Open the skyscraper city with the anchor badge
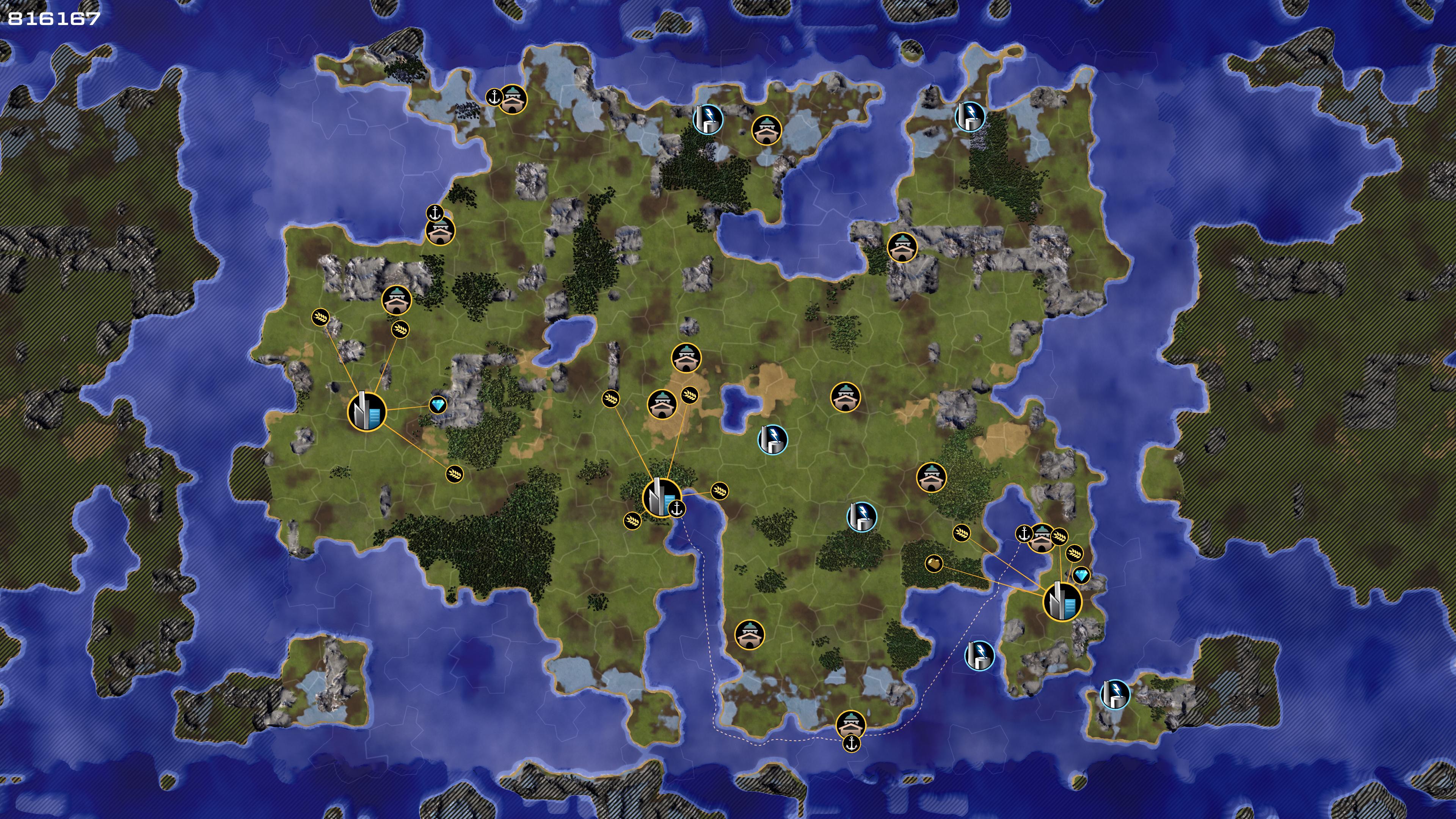 point(660,497)
